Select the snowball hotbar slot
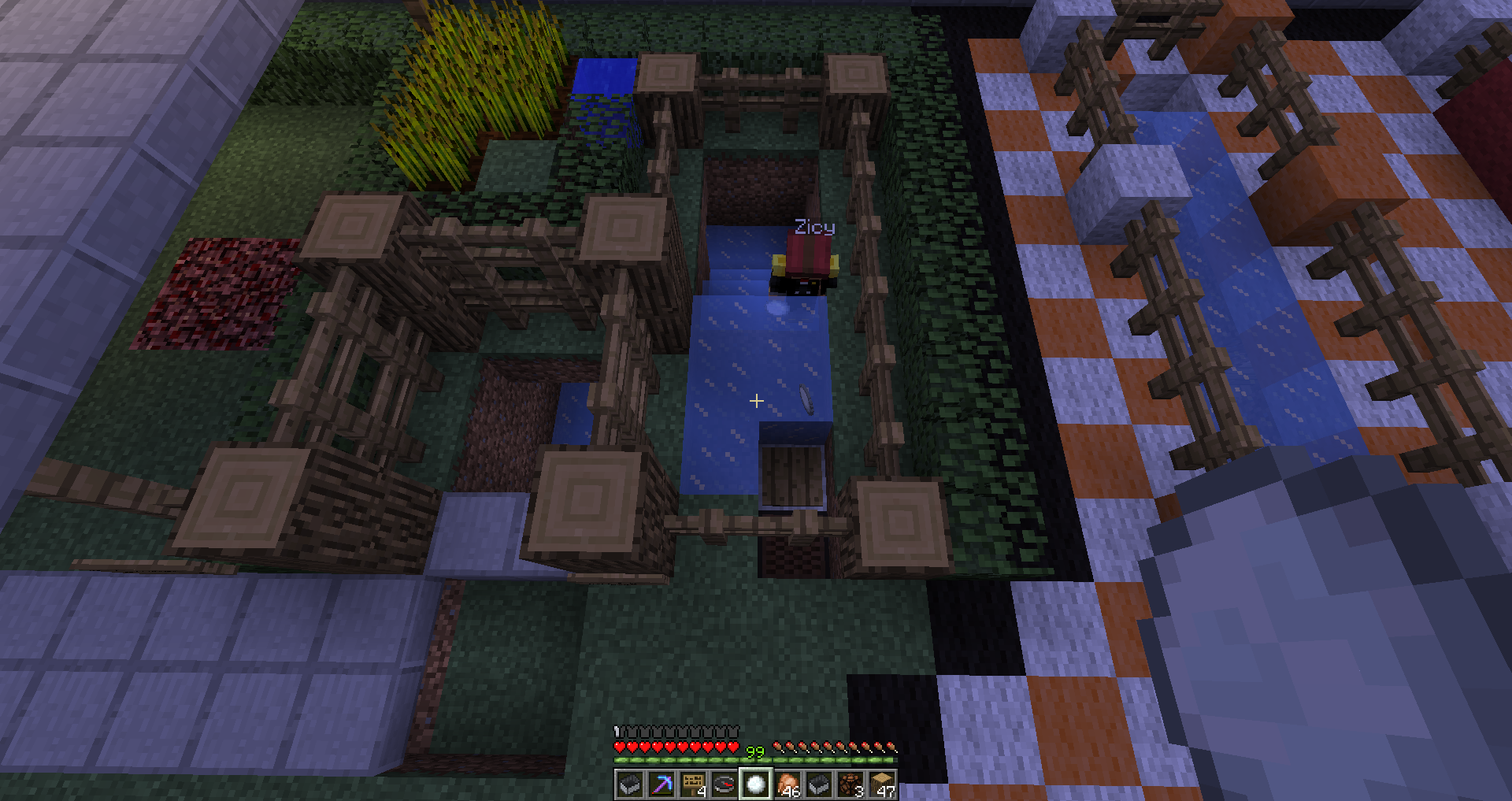The height and width of the screenshot is (801, 1512). pos(756,784)
